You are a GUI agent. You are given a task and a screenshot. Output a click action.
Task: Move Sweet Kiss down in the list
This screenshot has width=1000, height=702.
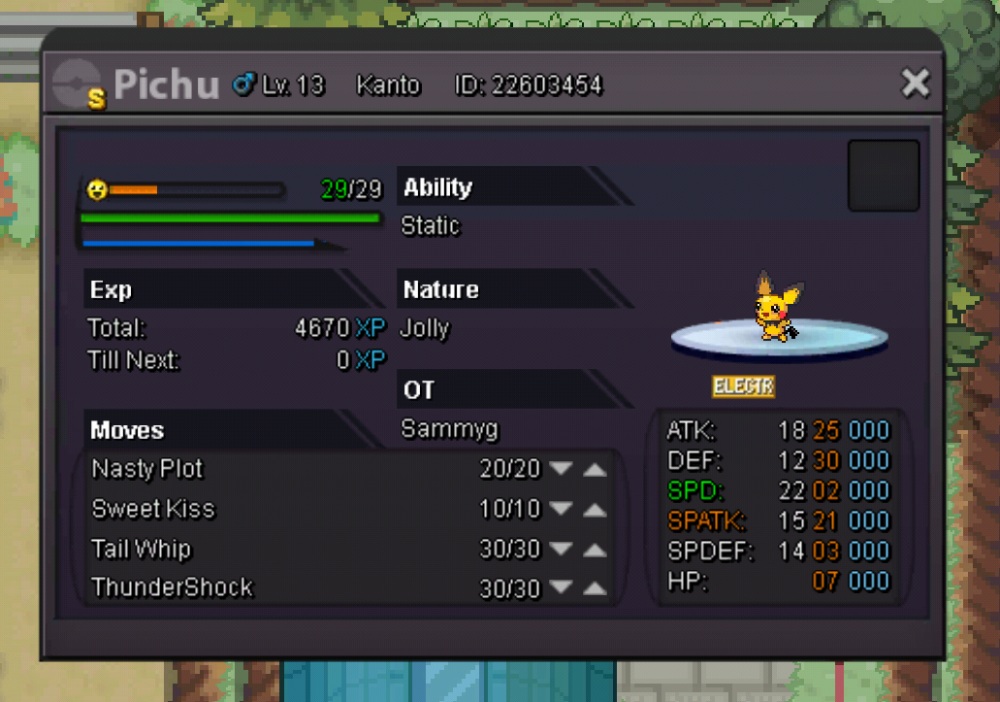pos(561,510)
